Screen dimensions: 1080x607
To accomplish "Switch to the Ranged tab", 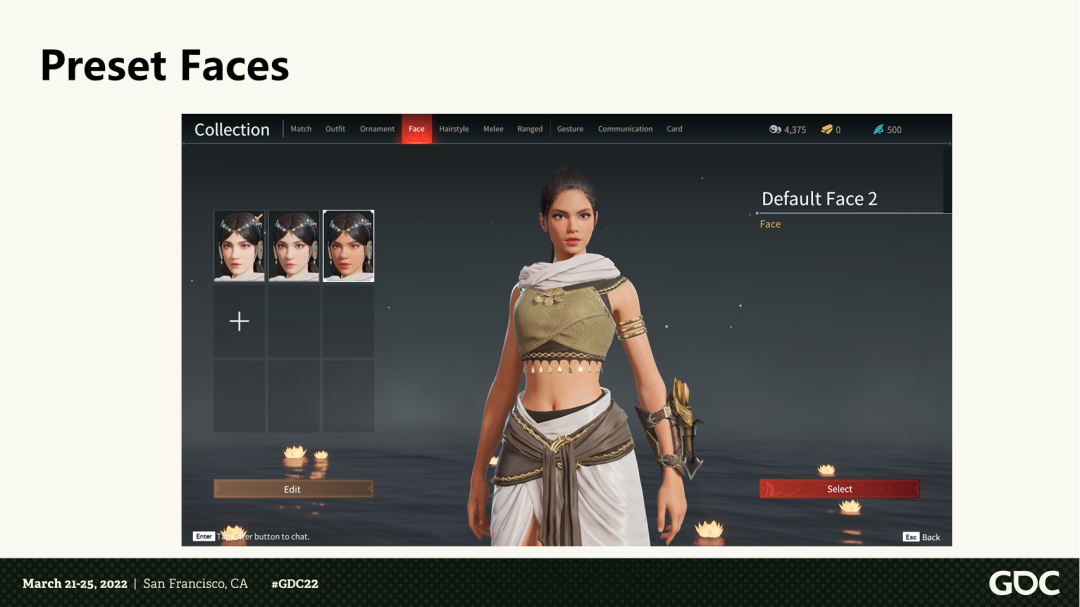I will 530,129.
